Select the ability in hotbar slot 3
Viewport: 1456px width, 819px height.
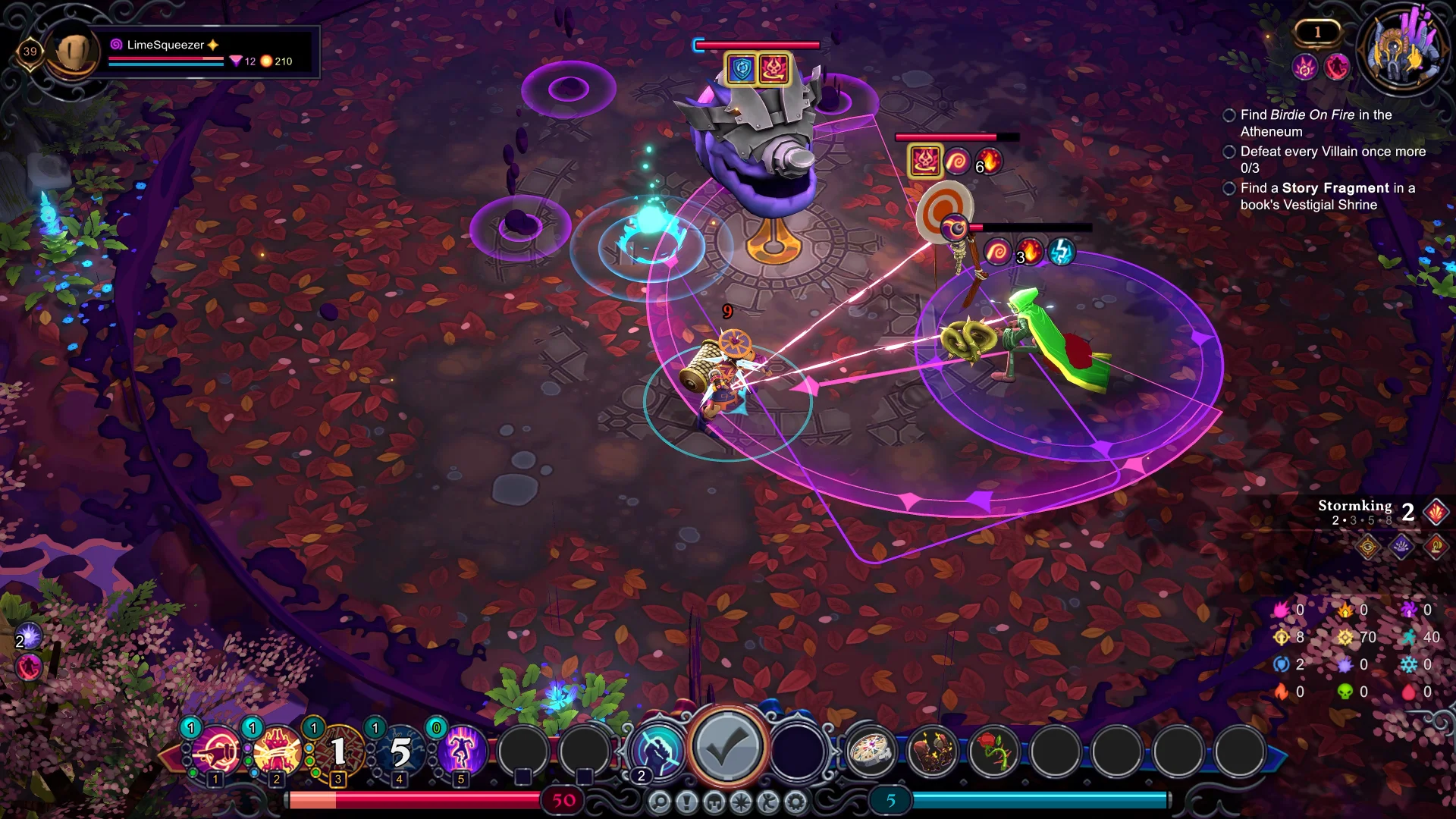pos(339,752)
